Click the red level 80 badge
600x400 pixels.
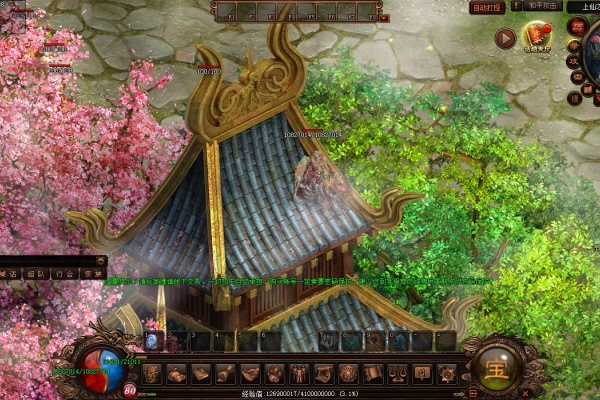(x=130, y=389)
